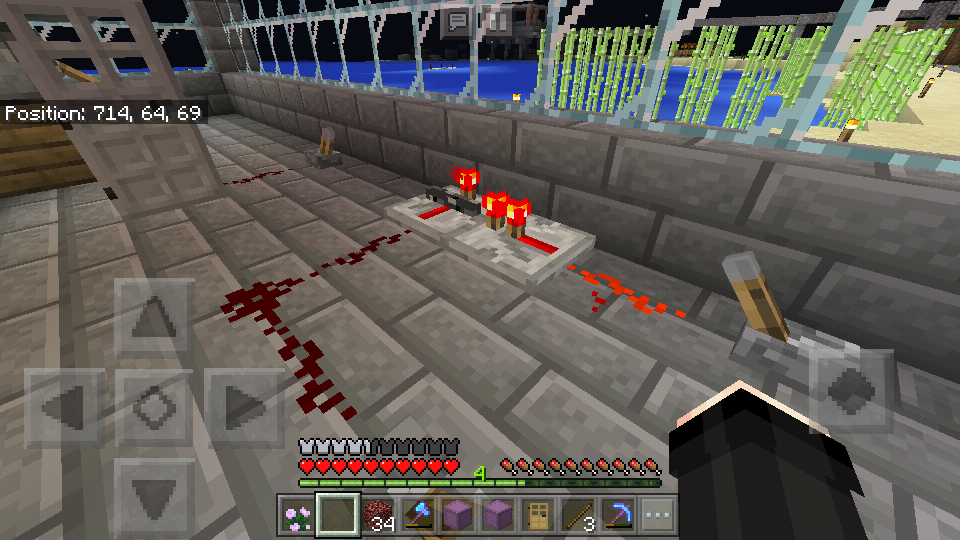960x540 pixels.
Task: Equip the diamond axe
Action: click(417, 515)
